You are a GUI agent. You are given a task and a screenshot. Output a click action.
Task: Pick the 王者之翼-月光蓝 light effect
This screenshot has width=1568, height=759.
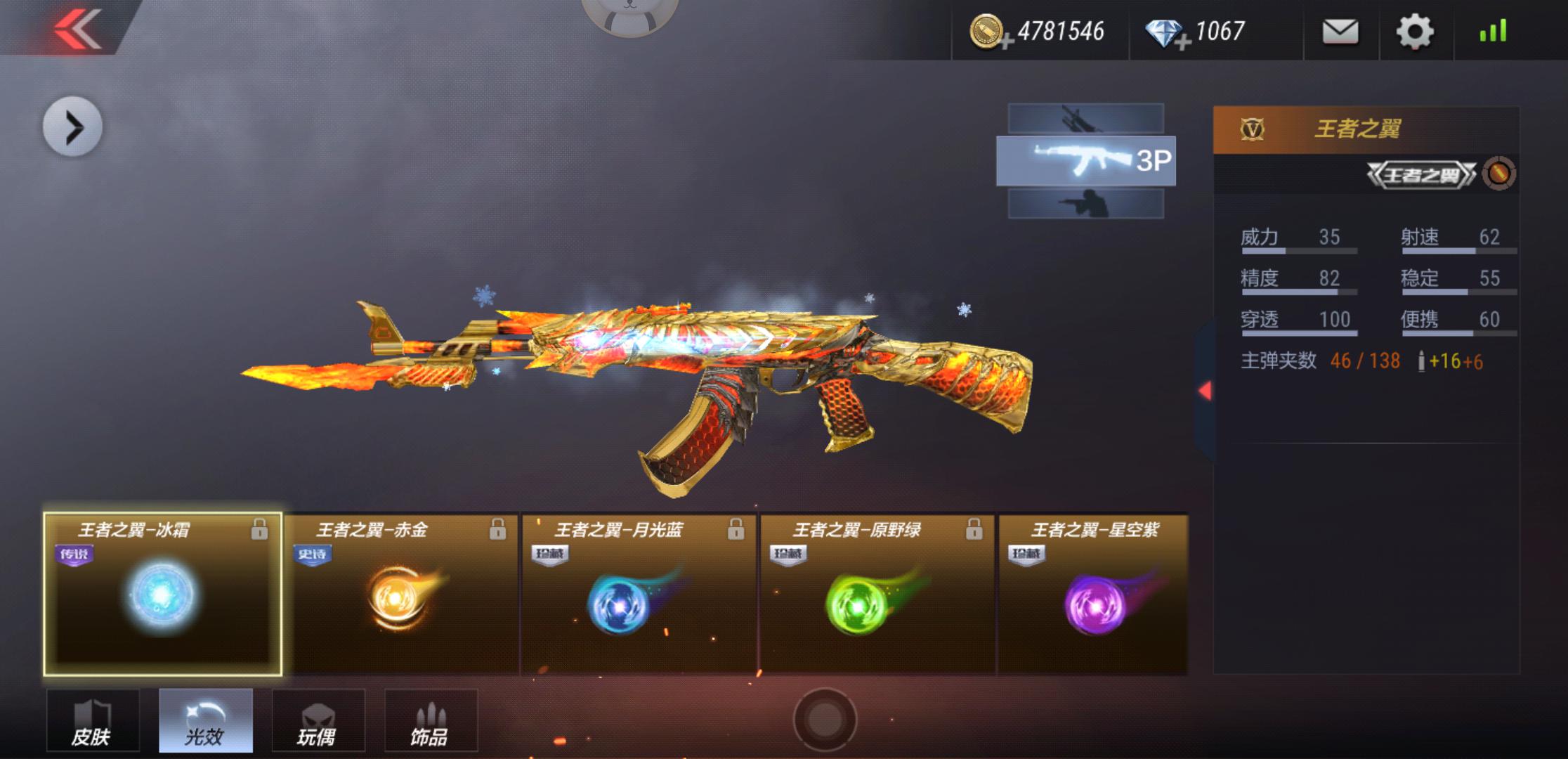(x=639, y=595)
